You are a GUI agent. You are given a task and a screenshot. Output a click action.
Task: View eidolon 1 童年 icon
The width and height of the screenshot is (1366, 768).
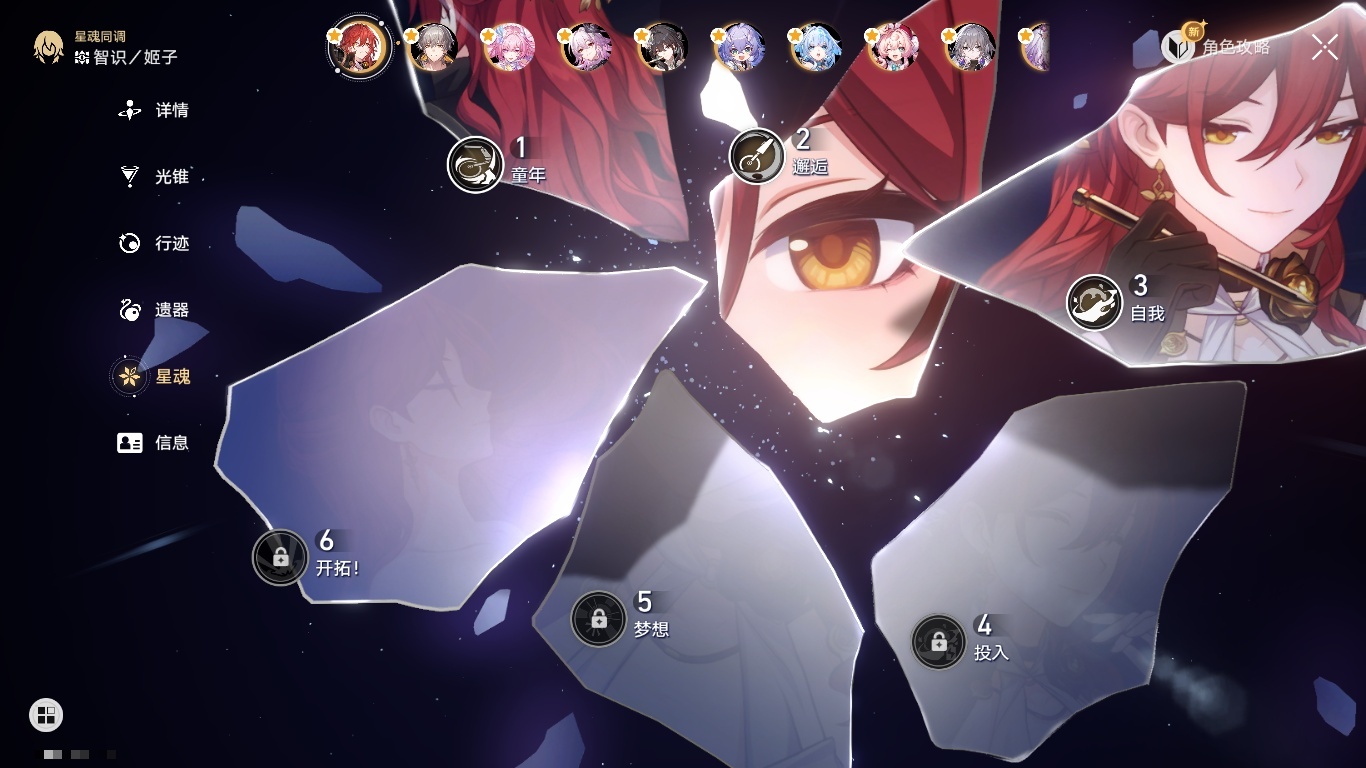(x=475, y=164)
